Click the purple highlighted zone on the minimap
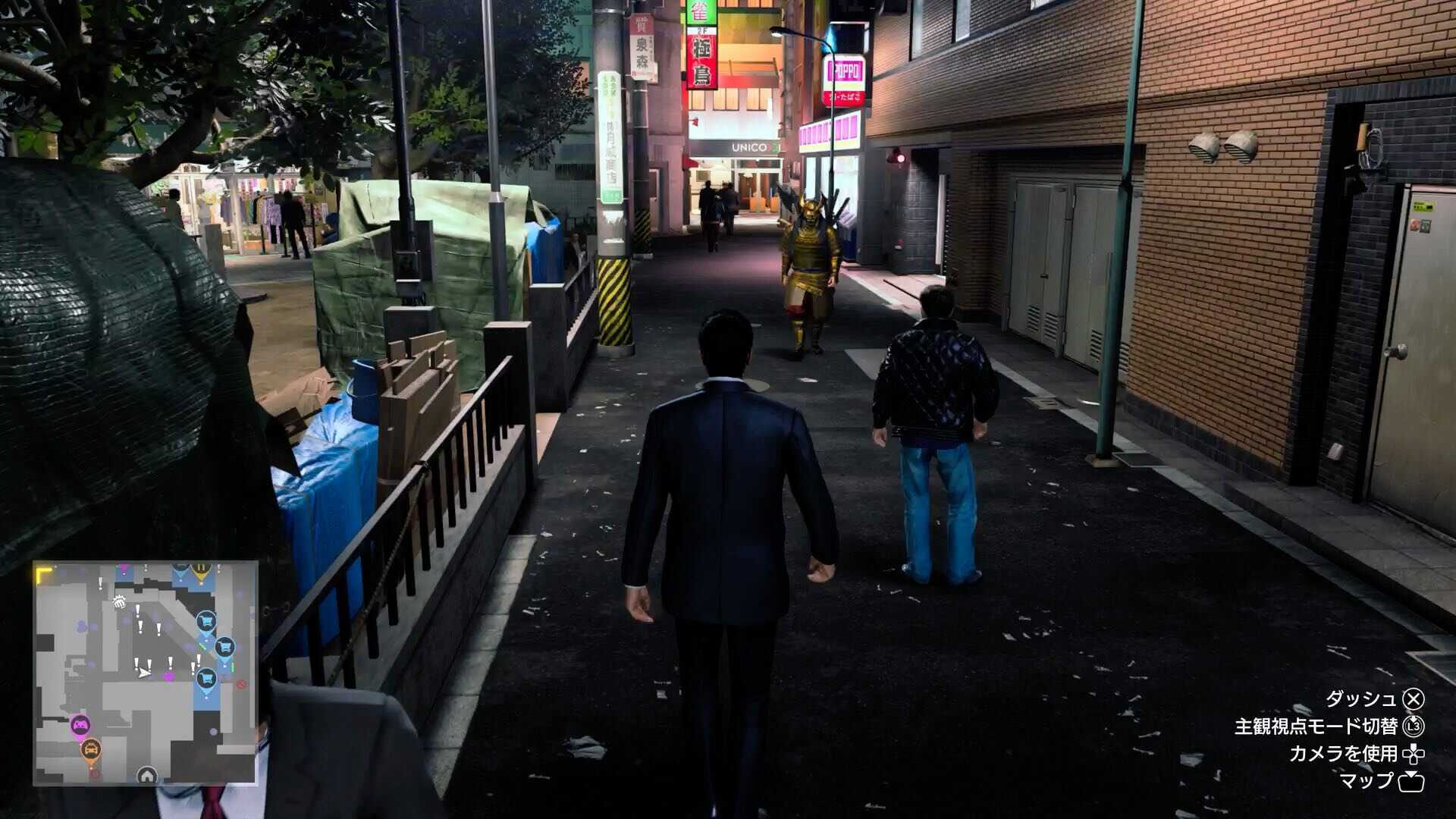The height and width of the screenshot is (819, 1456). pos(168,675)
